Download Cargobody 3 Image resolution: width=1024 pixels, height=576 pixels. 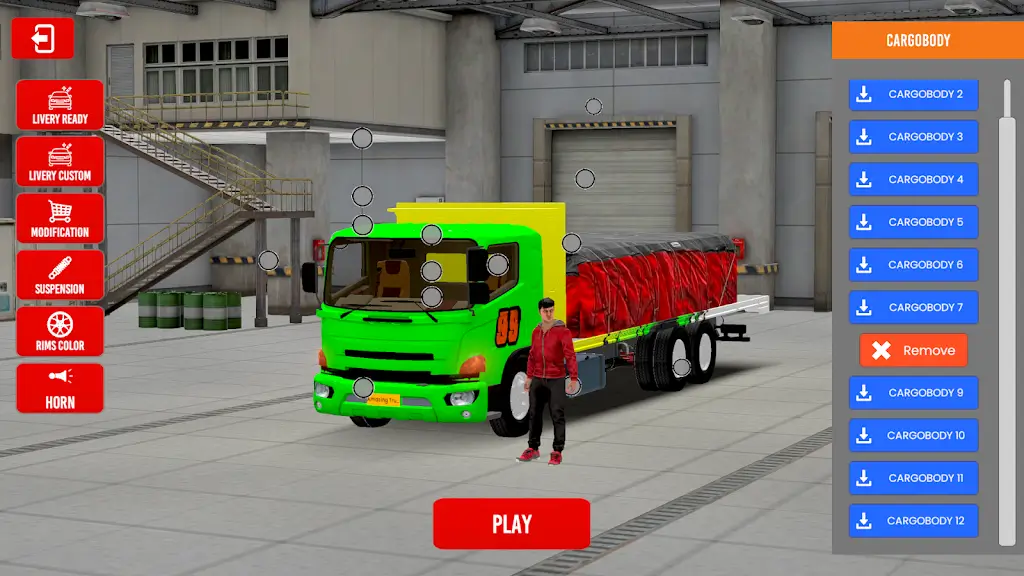tap(913, 137)
